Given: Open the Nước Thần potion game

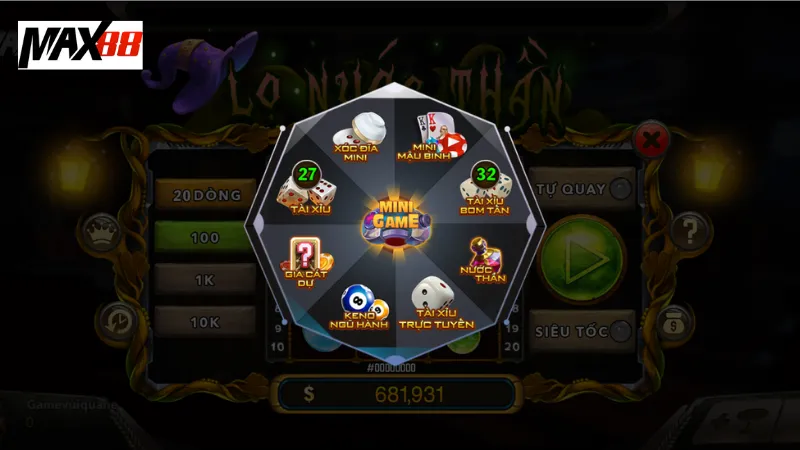Looking at the screenshot, I should pyautogui.click(x=484, y=260).
